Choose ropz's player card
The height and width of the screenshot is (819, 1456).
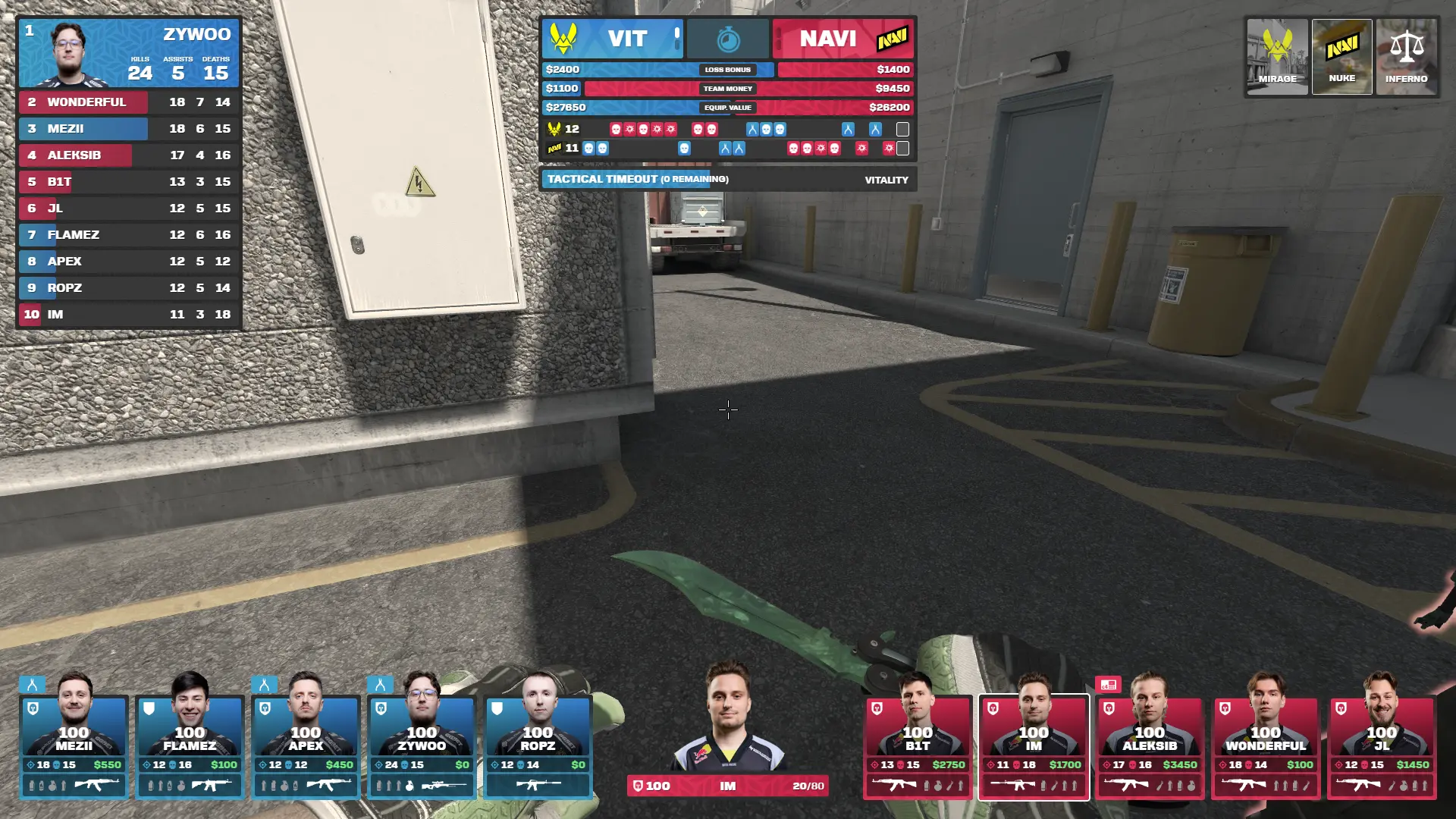coord(538,747)
